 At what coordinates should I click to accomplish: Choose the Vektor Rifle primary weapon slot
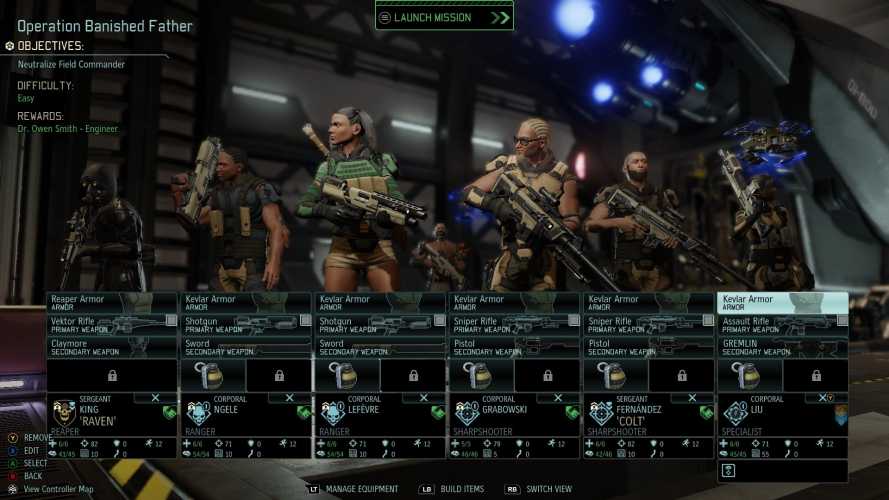point(111,325)
